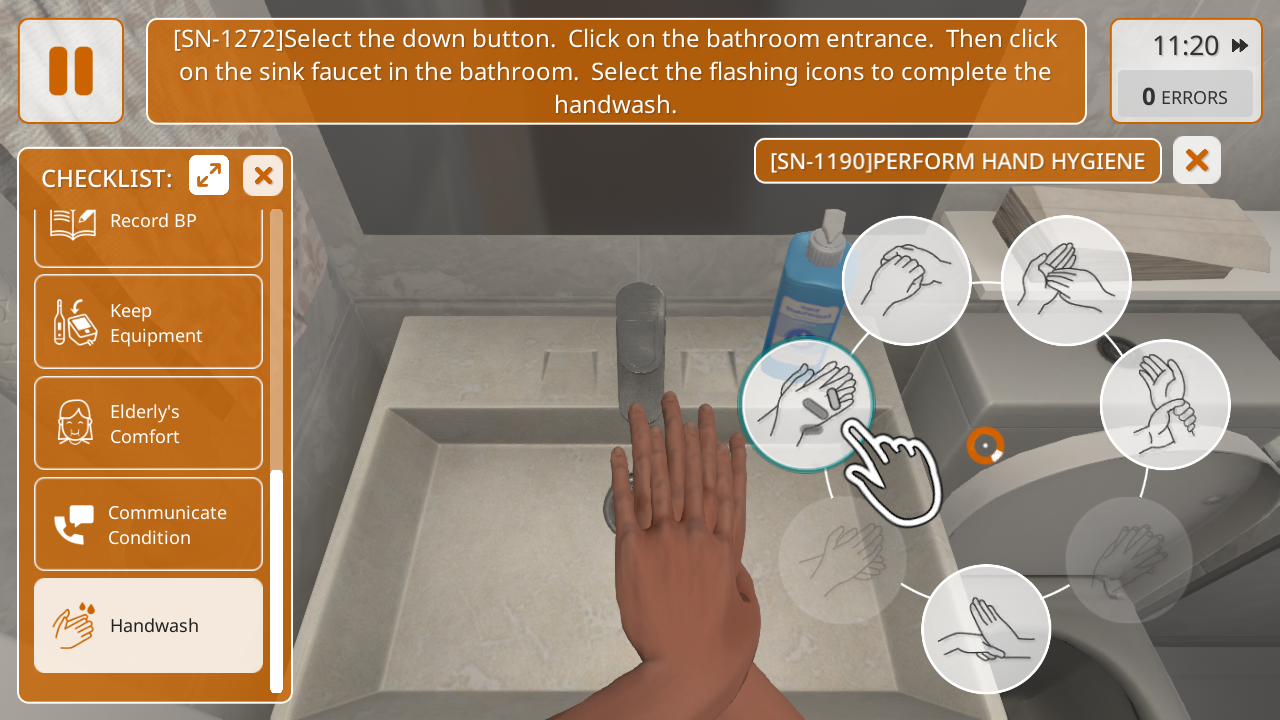Select the fist-in-palm handwash step icon
1280x720 pixels.
pos(906,280)
